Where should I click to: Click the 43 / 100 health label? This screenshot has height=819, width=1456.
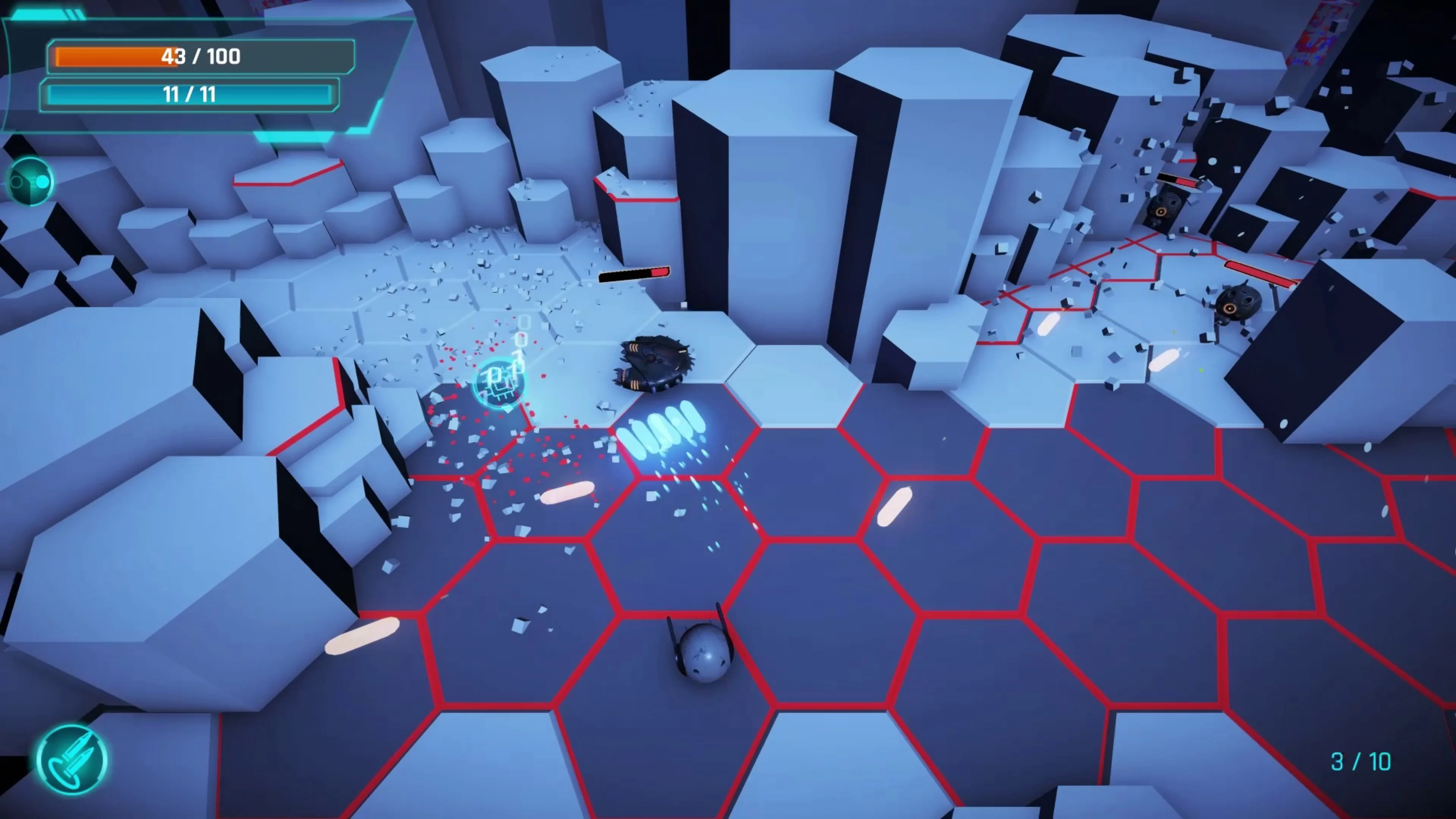coord(201,56)
